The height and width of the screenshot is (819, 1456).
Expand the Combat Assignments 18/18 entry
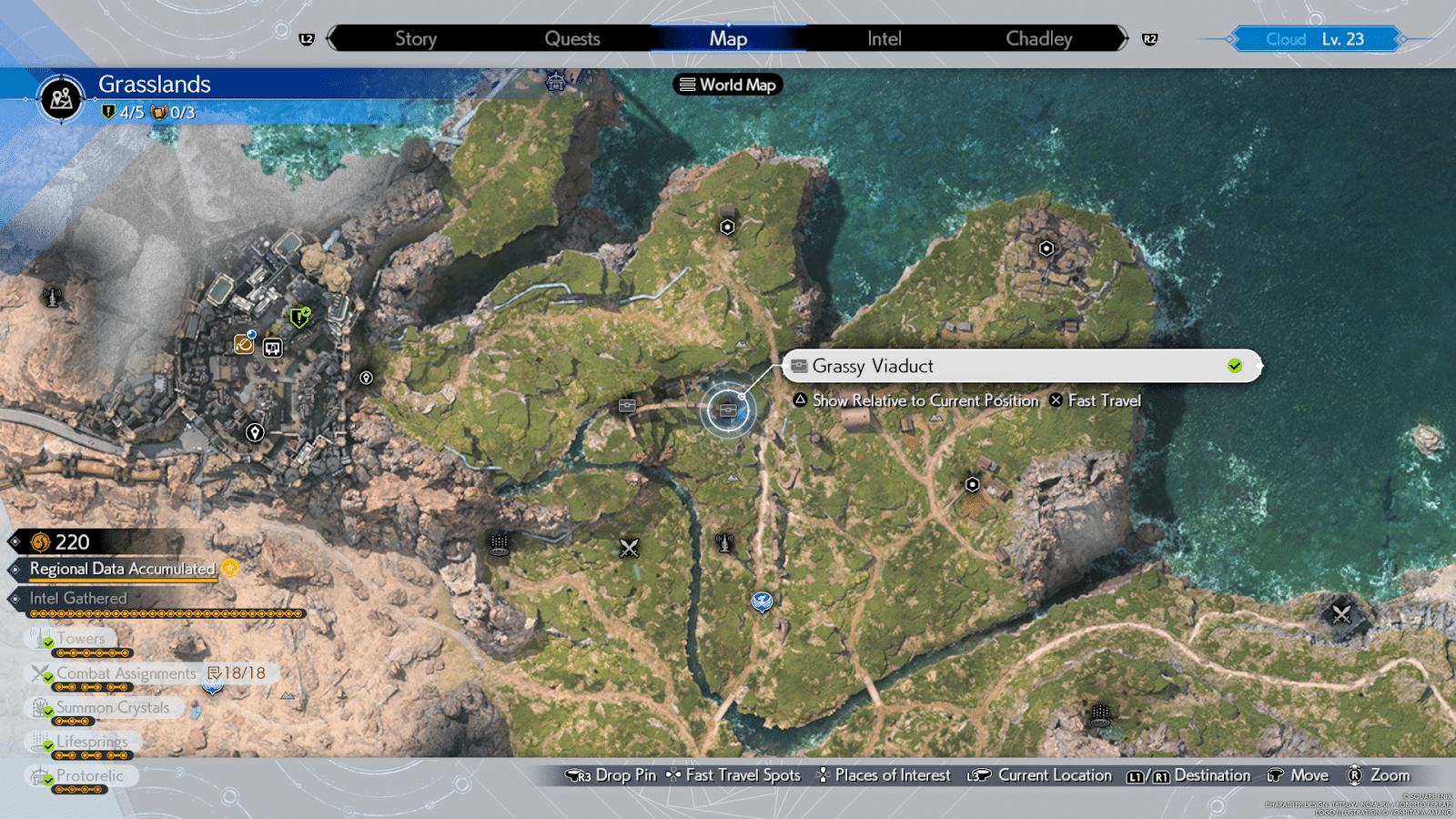click(x=125, y=673)
